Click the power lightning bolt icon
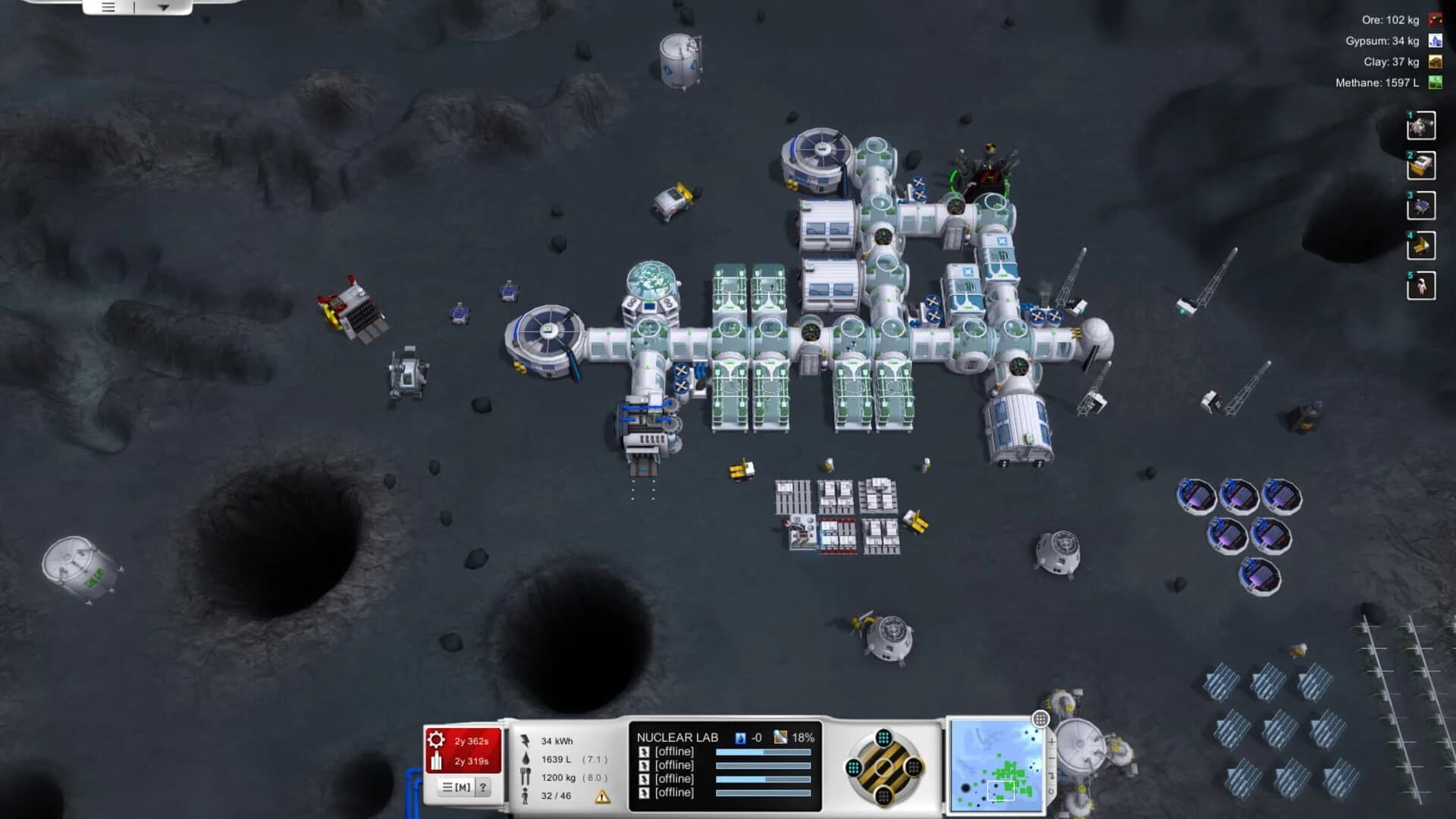 point(527,739)
